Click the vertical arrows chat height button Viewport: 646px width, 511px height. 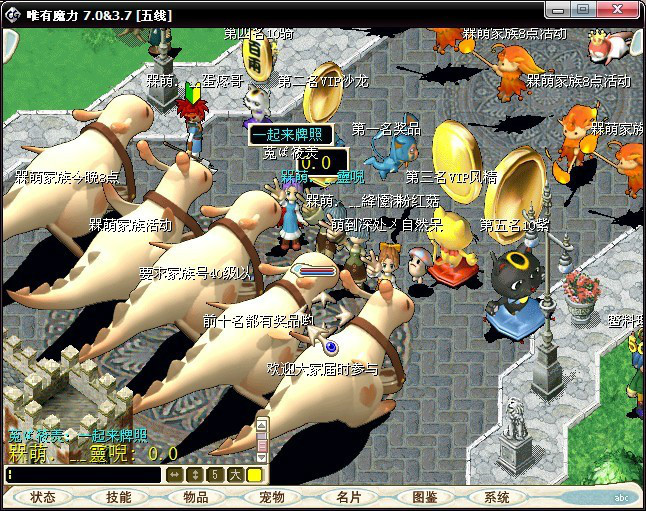tap(195, 475)
